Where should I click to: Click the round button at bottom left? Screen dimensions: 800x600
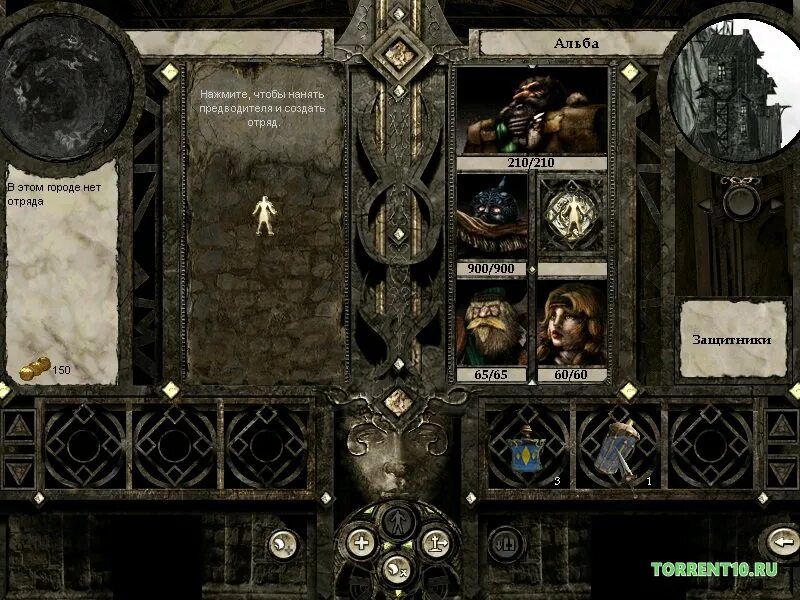tap(283, 543)
